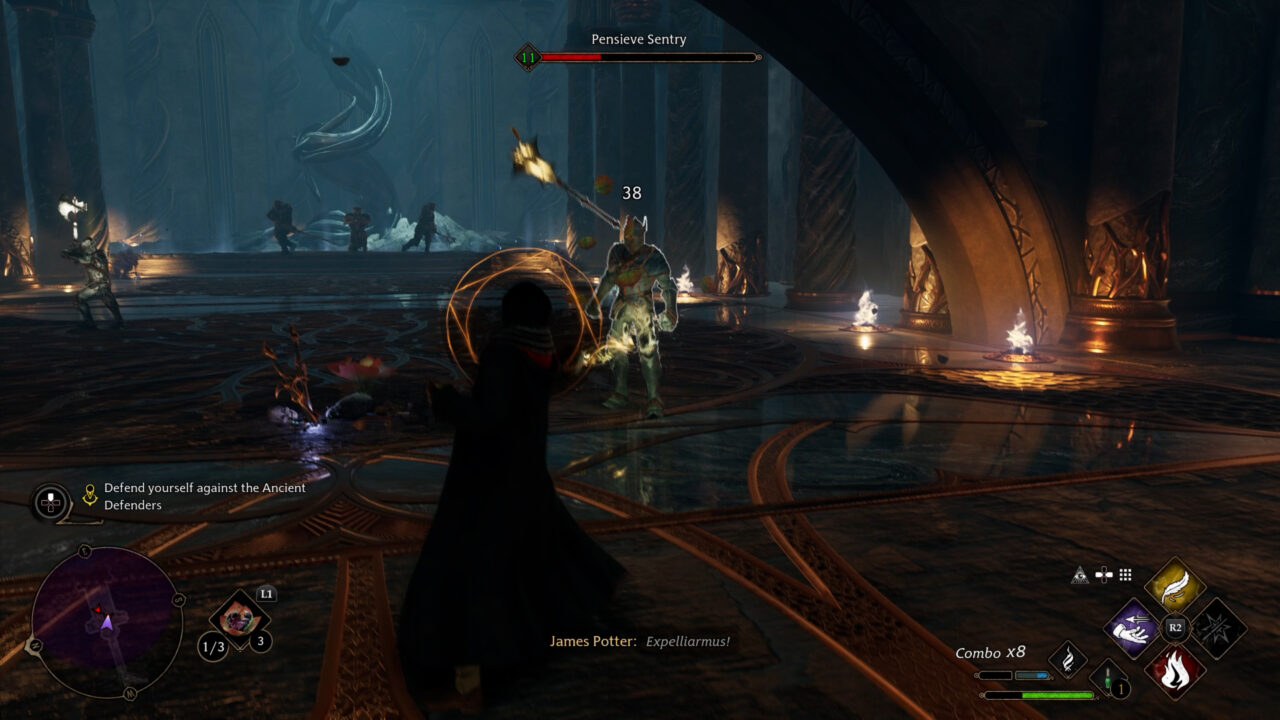Toggle the grid spell set layout icon
The height and width of the screenshot is (720, 1280).
point(1125,574)
